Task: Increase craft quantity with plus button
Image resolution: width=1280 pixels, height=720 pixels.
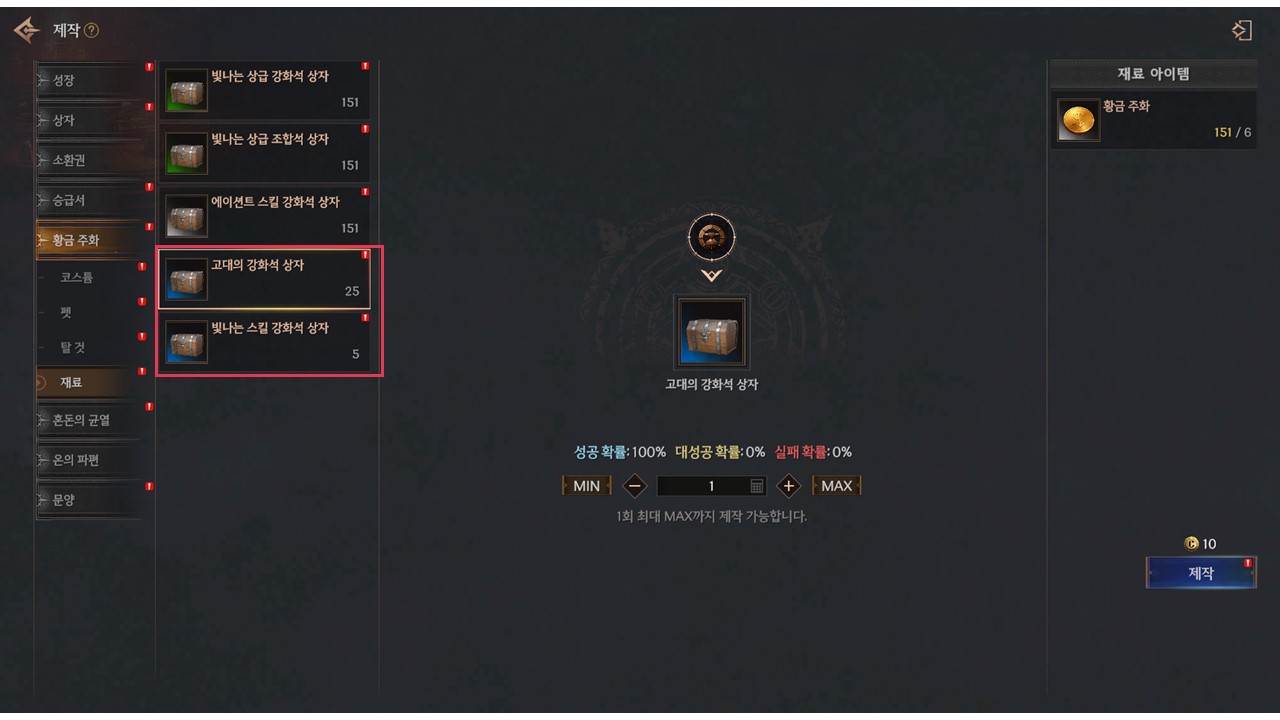Action: 789,486
